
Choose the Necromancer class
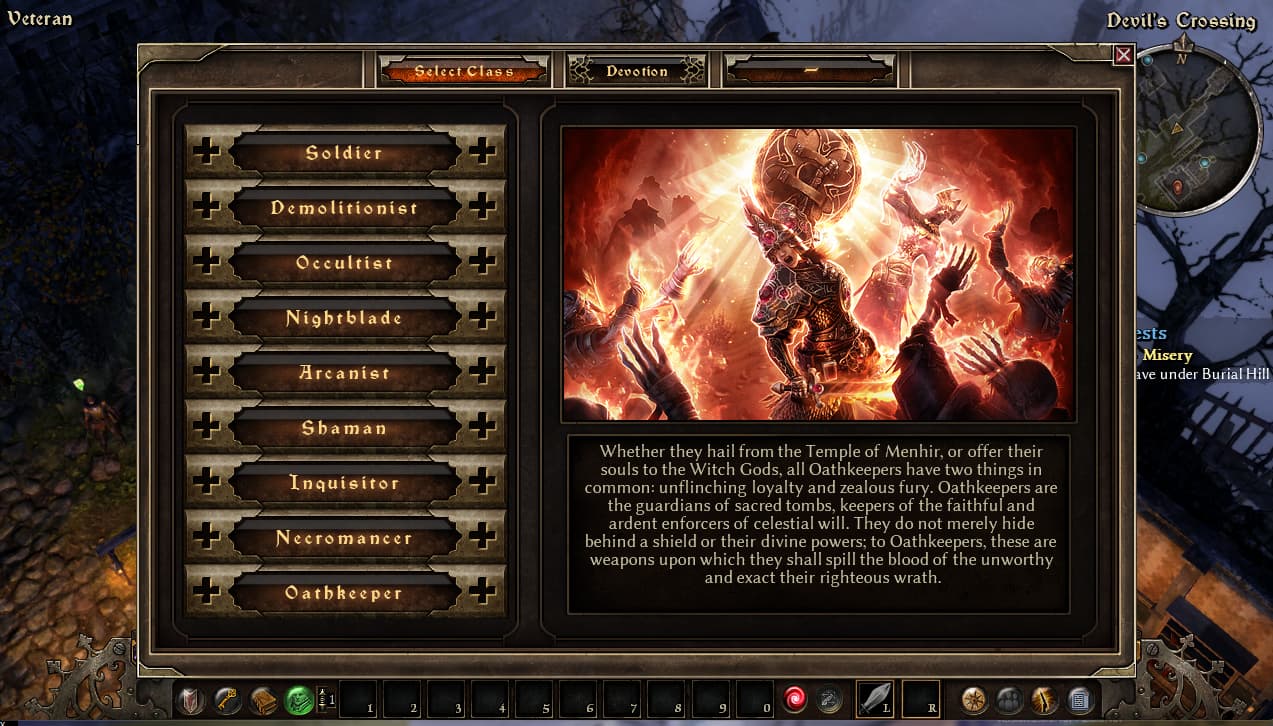pos(344,538)
